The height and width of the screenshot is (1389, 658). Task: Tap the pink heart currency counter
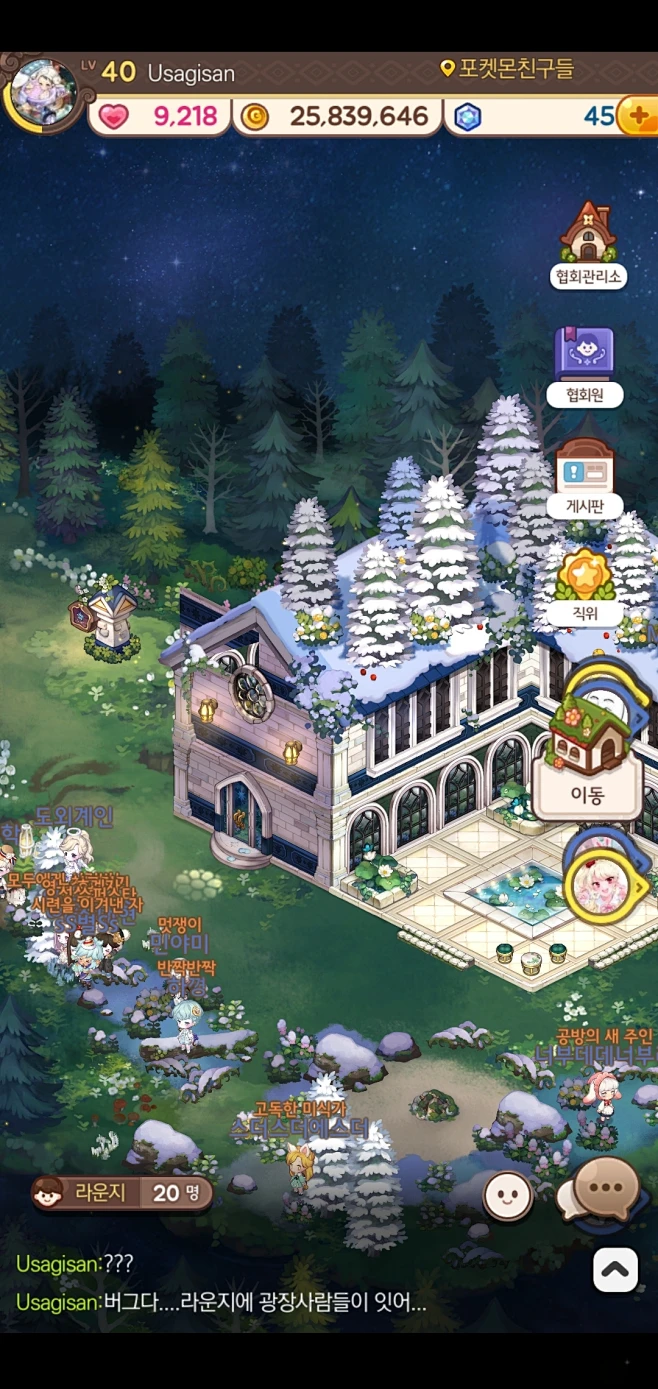coord(162,117)
